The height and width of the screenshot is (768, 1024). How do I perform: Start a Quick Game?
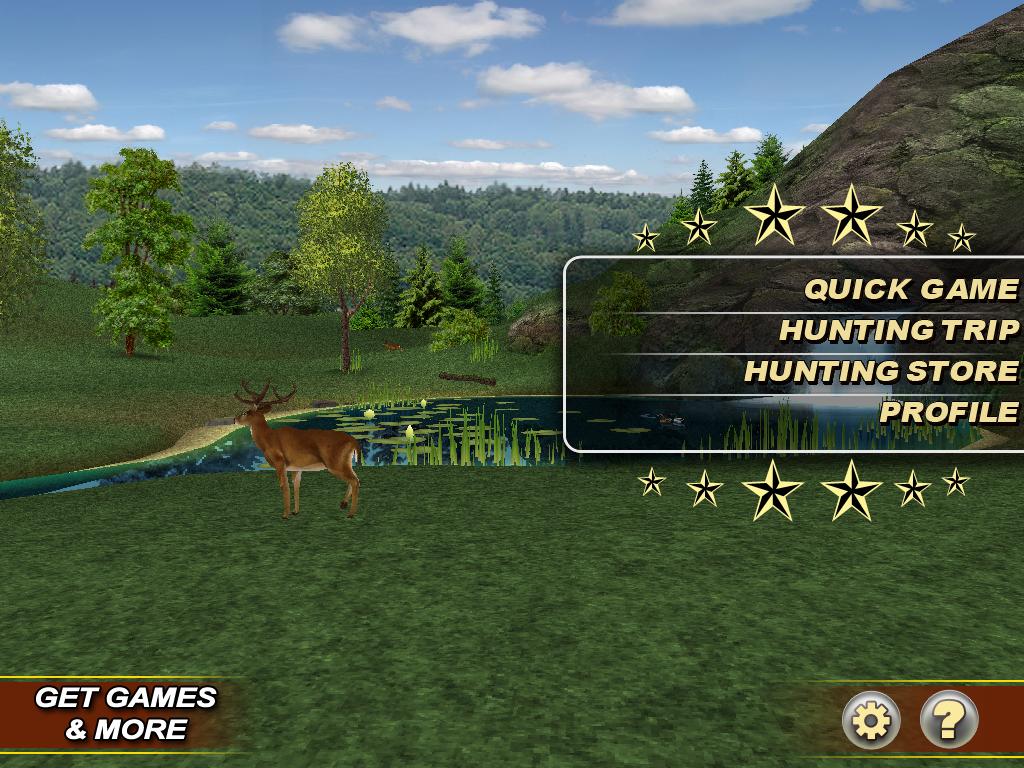click(x=911, y=289)
